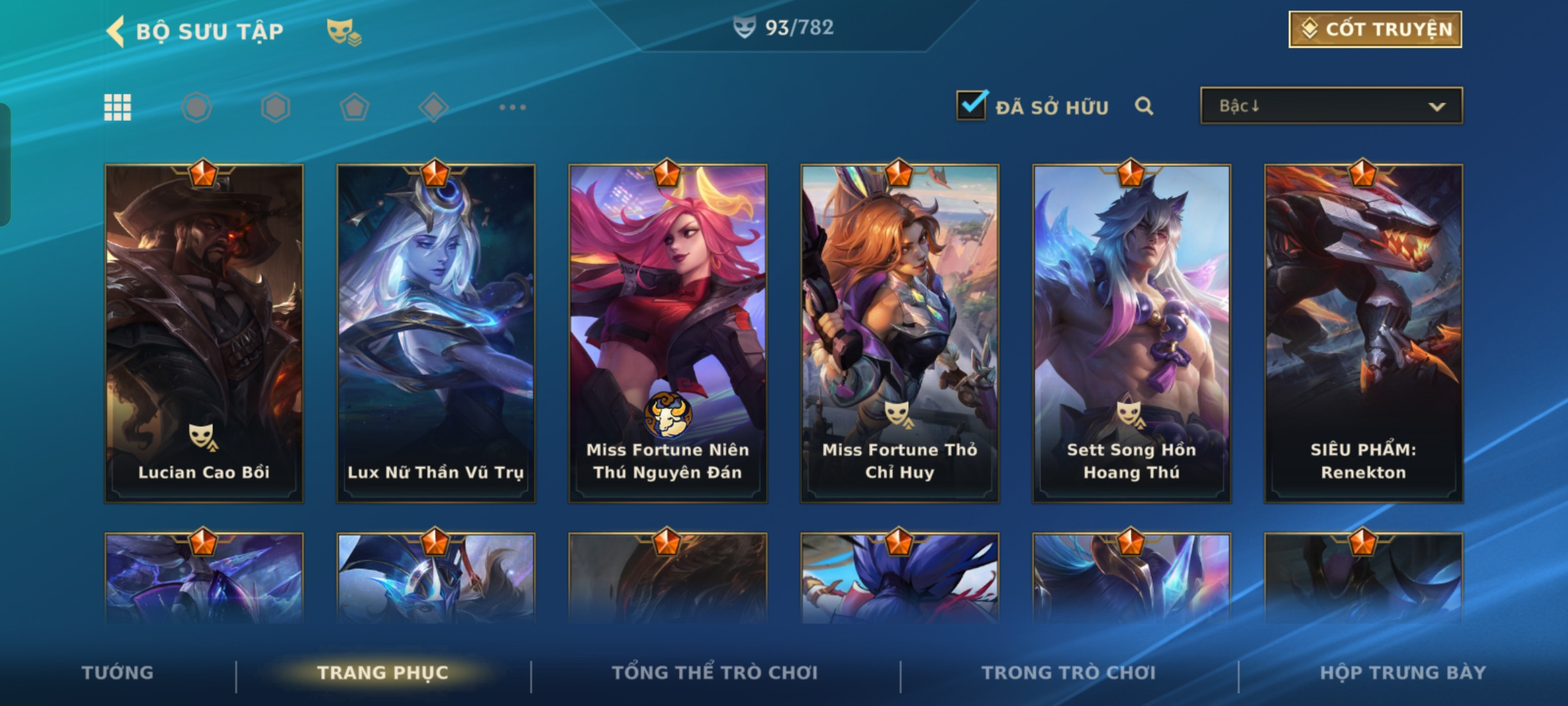Open the skin search magnifier
1568x706 pixels.
pos(1143,106)
